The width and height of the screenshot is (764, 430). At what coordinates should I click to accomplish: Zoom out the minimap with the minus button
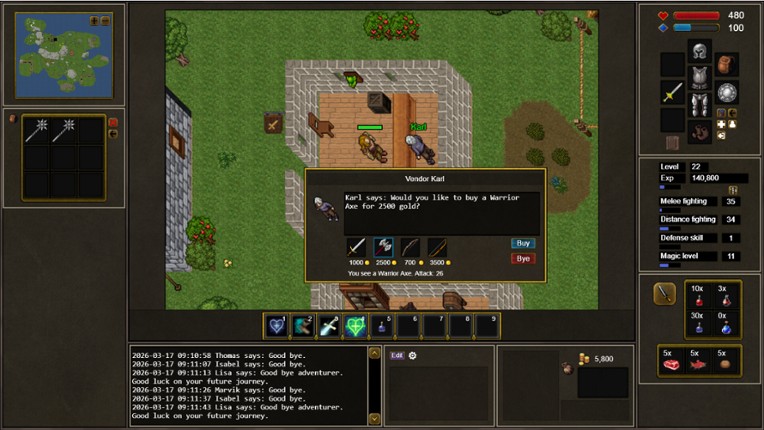(x=104, y=20)
